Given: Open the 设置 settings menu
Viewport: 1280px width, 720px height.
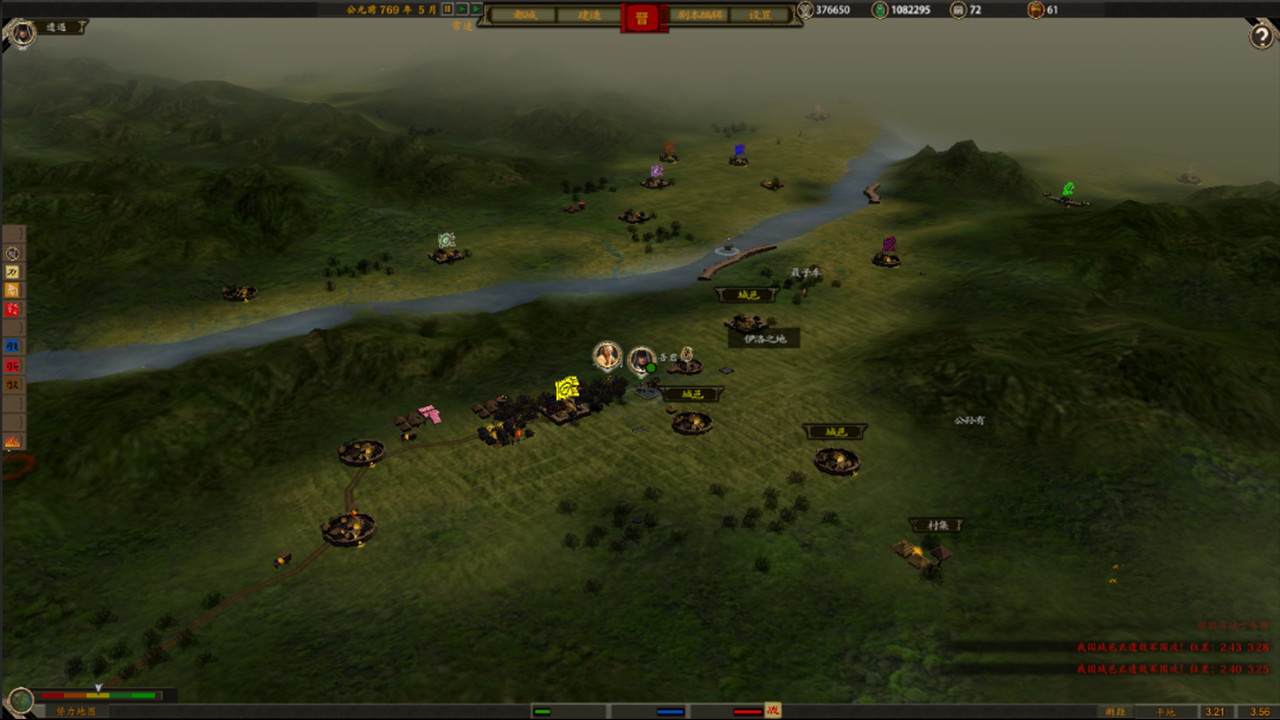Looking at the screenshot, I should 762,15.
